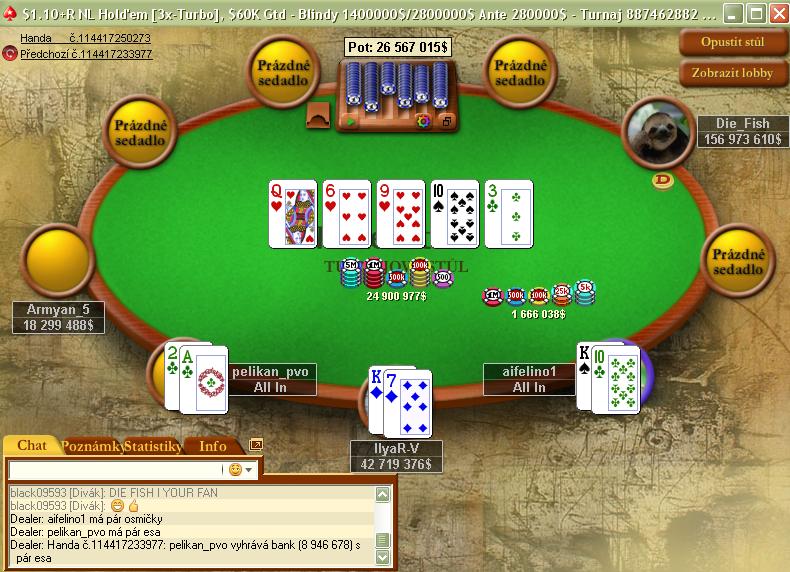Switch to the Poznámky tab

(92, 446)
